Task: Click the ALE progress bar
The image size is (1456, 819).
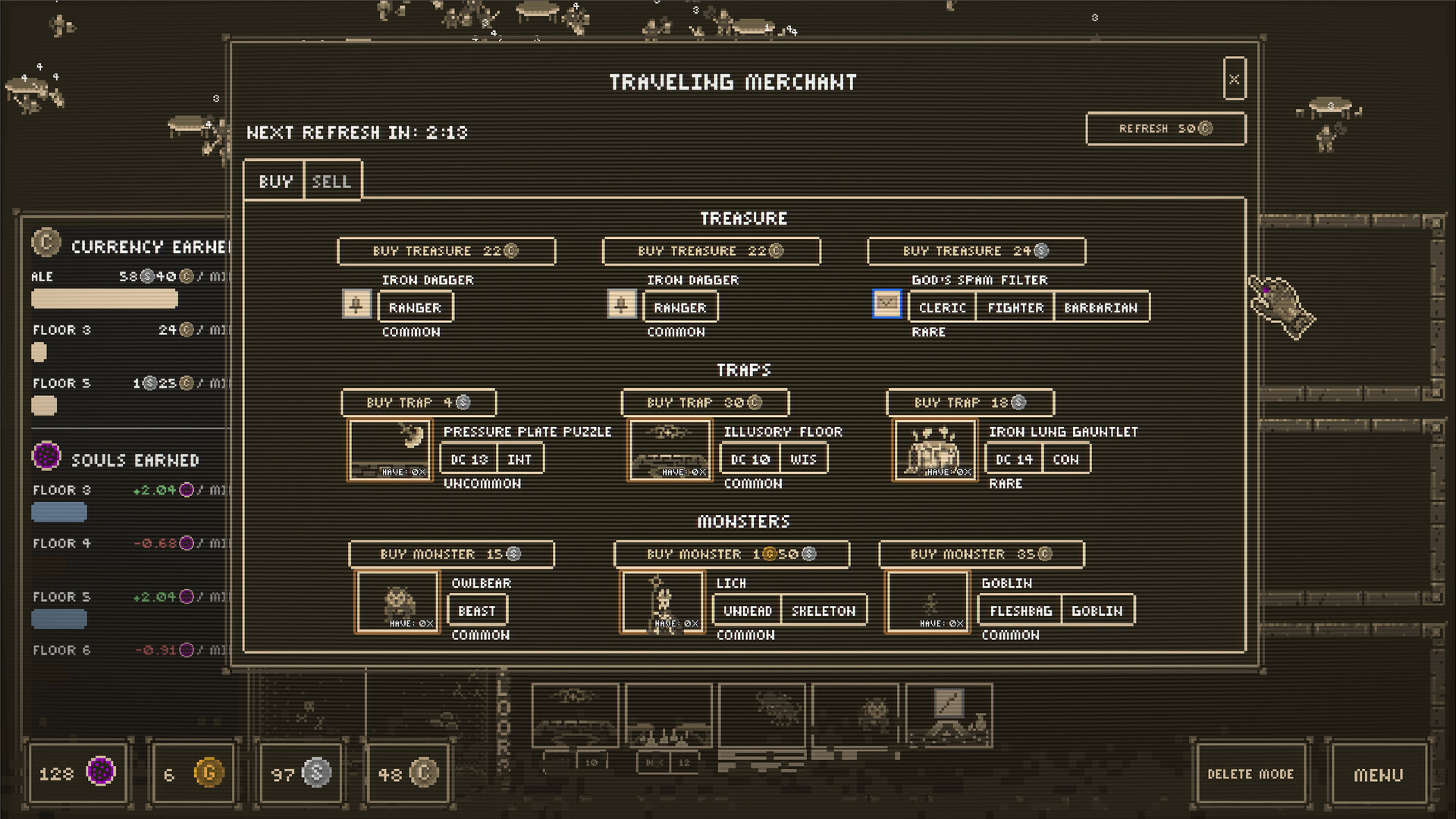Action: (104, 300)
